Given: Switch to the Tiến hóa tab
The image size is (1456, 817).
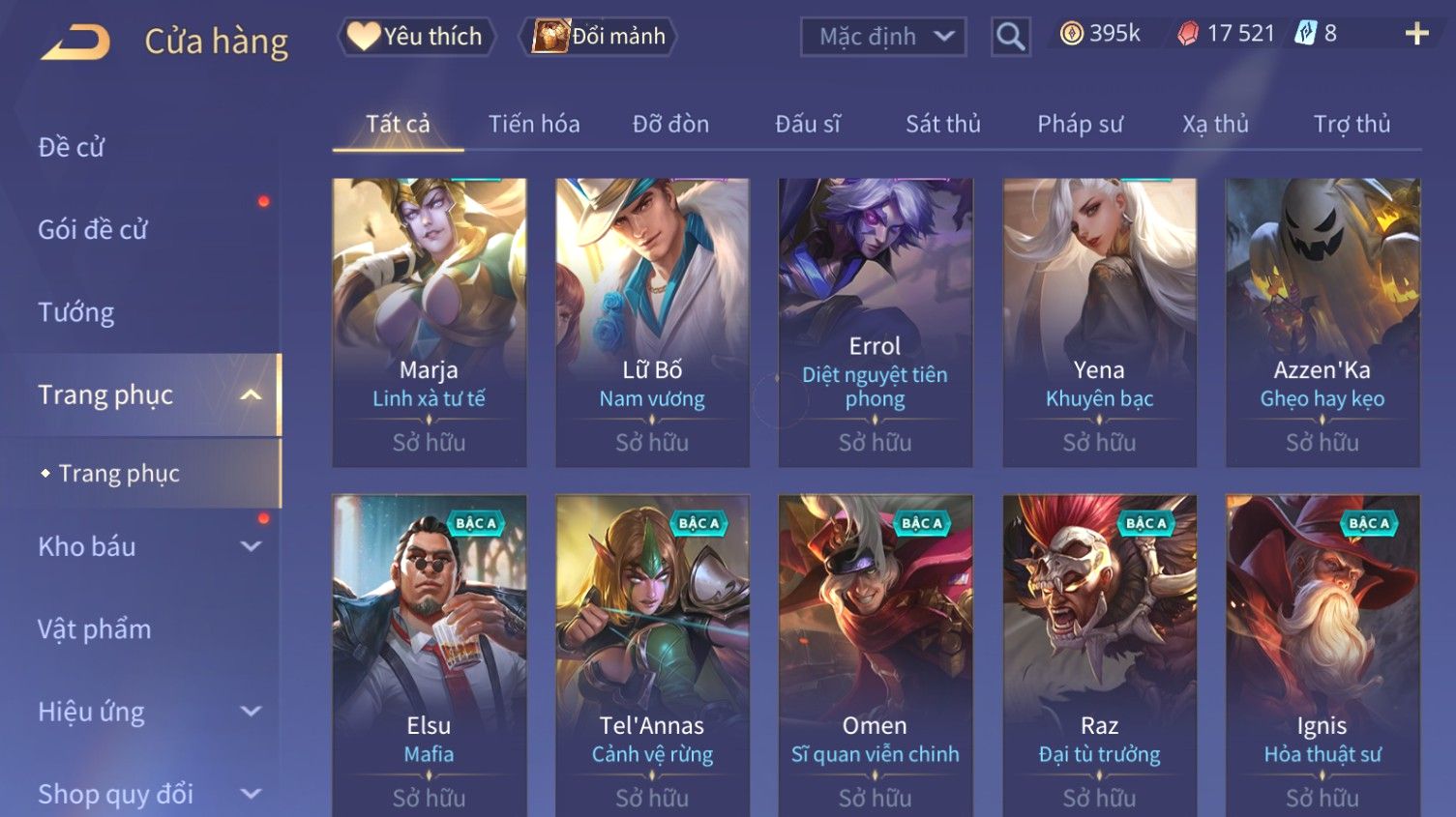Looking at the screenshot, I should [x=533, y=124].
